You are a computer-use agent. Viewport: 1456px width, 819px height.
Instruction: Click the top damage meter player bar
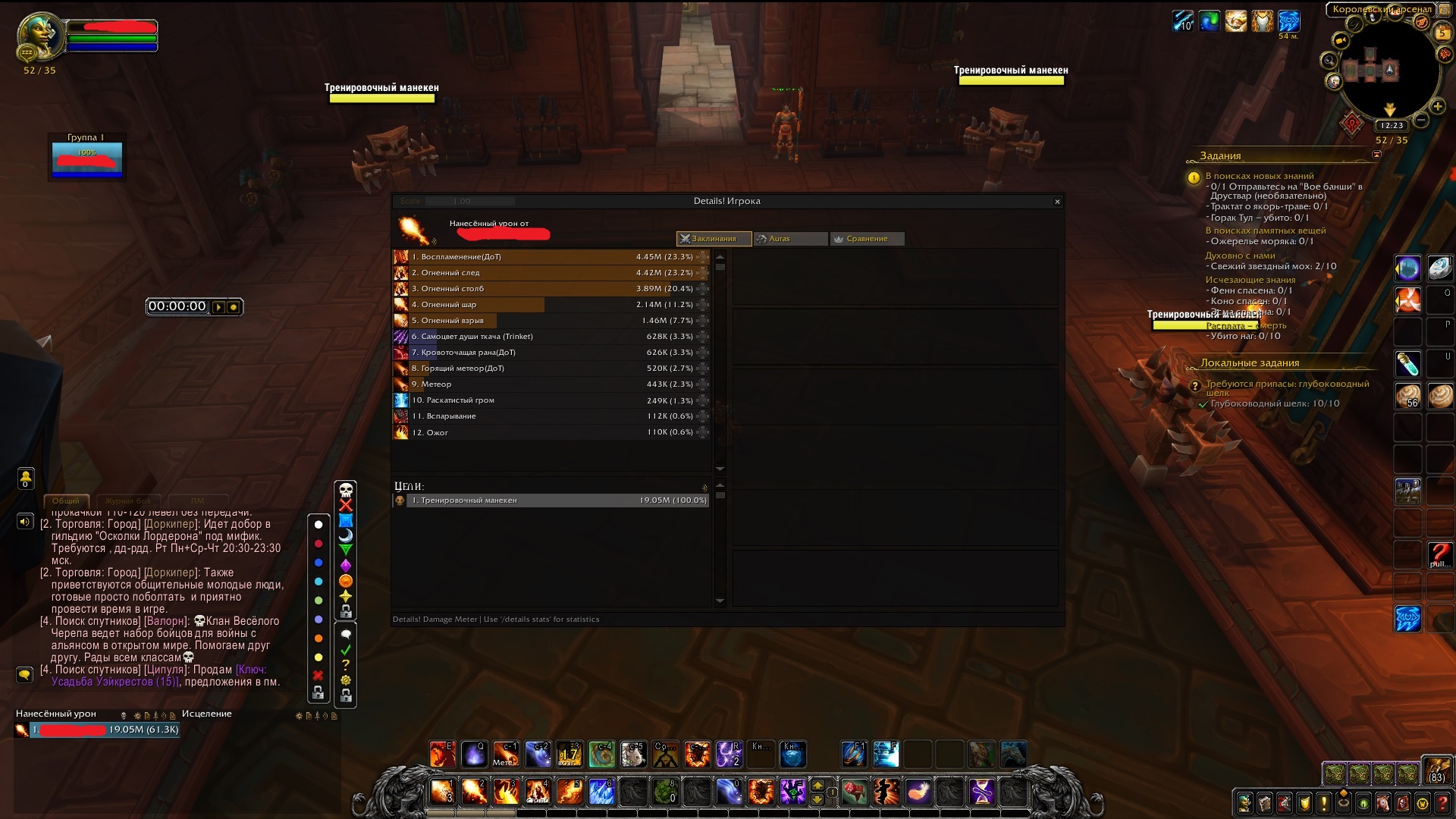[105, 730]
